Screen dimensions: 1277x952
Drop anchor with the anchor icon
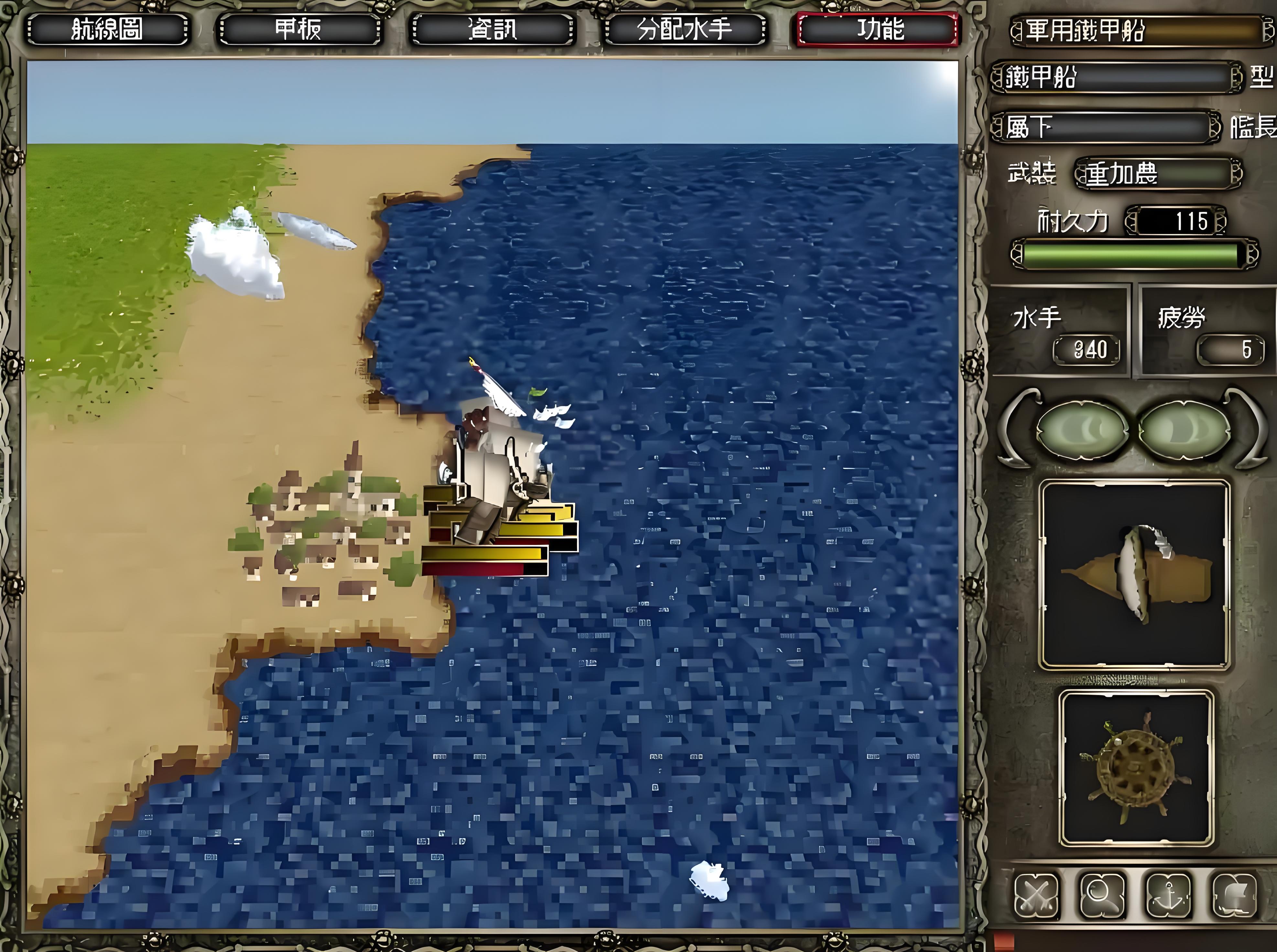(x=1168, y=895)
